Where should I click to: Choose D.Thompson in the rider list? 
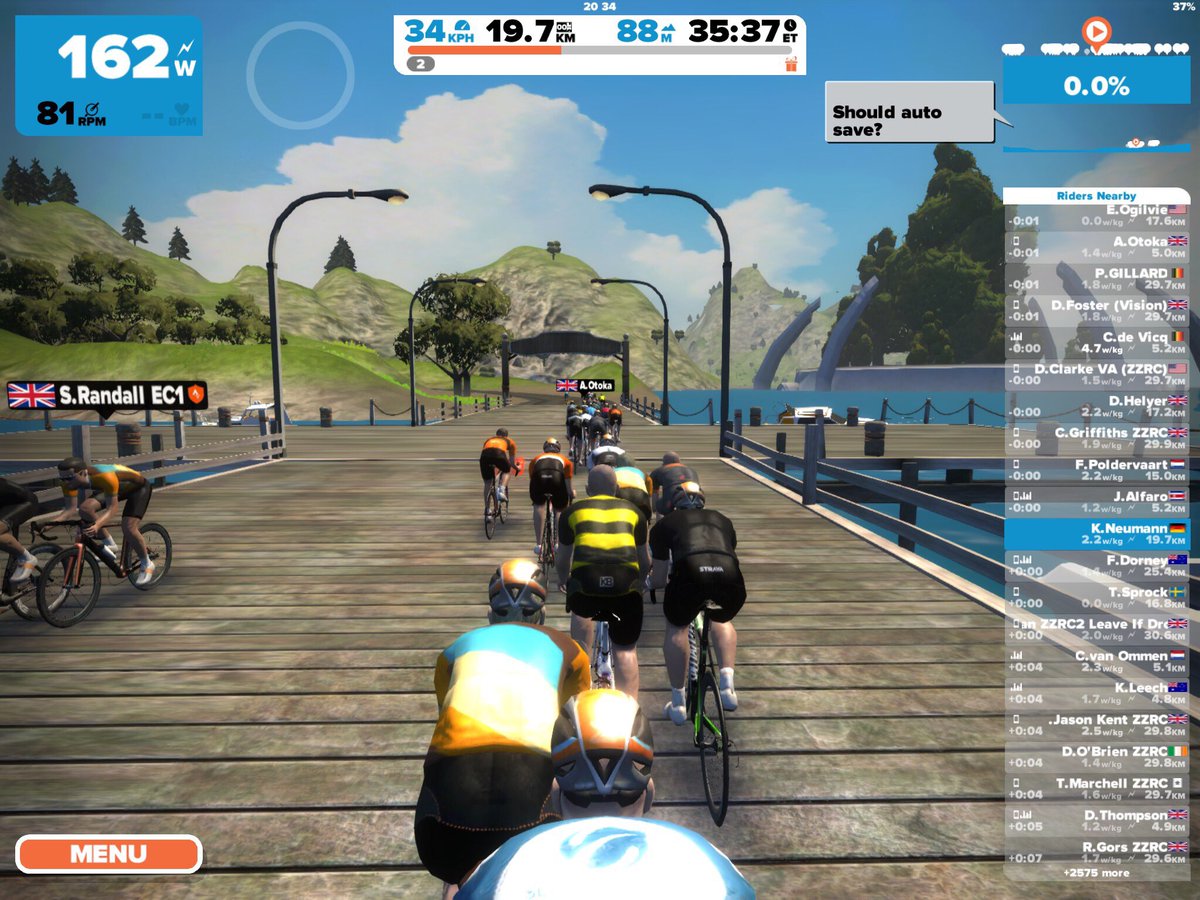tap(1096, 821)
